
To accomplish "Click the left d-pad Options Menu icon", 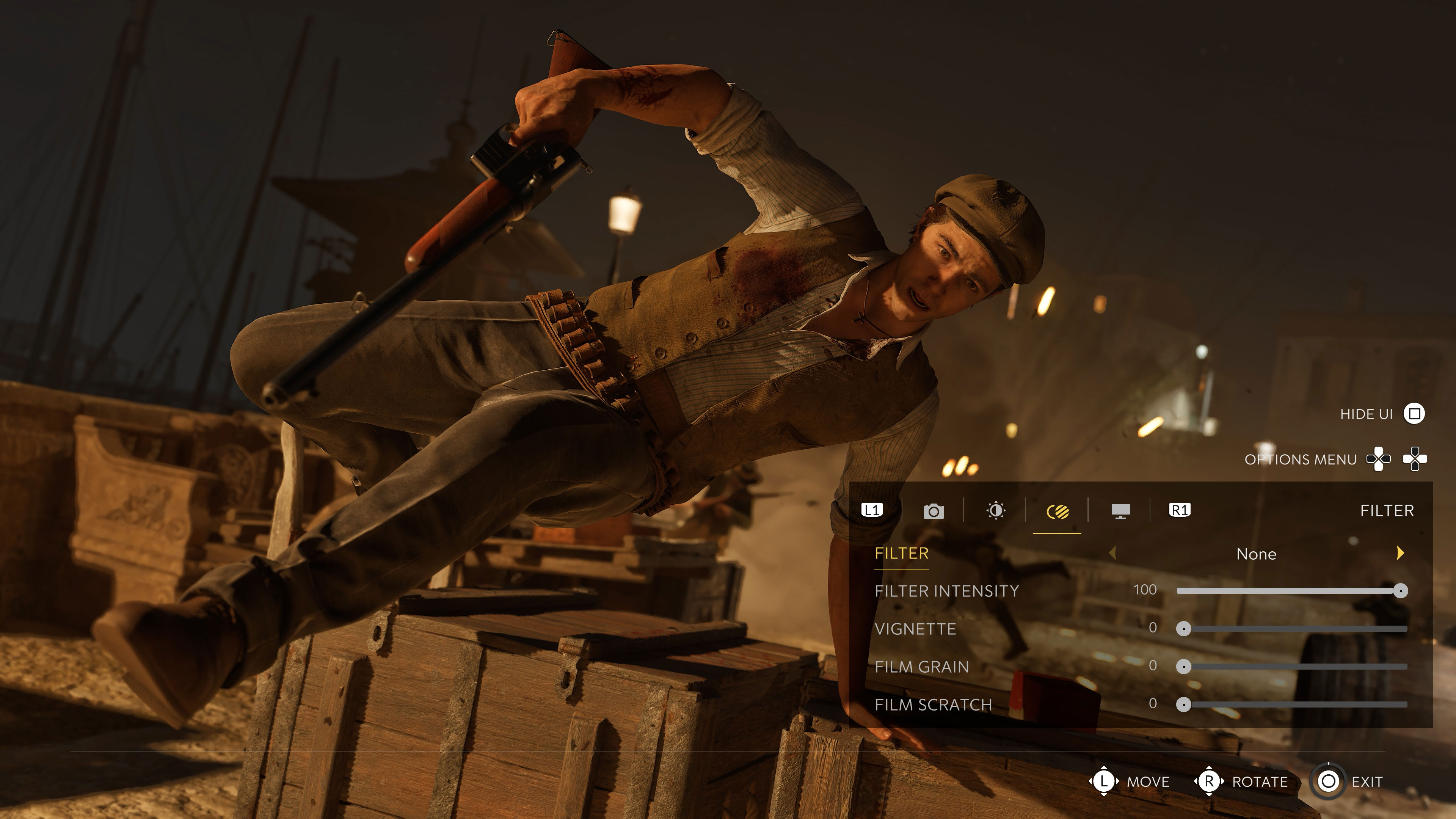I will pyautogui.click(x=1378, y=459).
